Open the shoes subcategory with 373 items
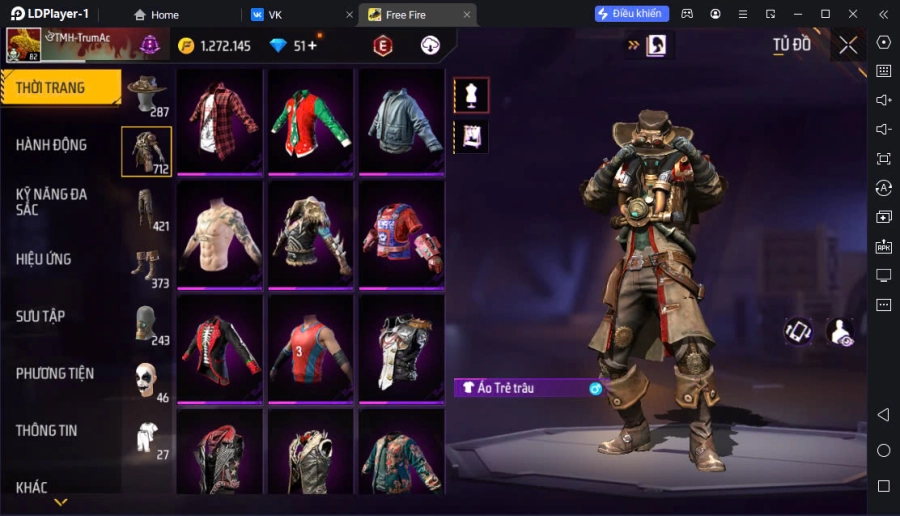Screen dimensions: 900x516 [x=147, y=266]
